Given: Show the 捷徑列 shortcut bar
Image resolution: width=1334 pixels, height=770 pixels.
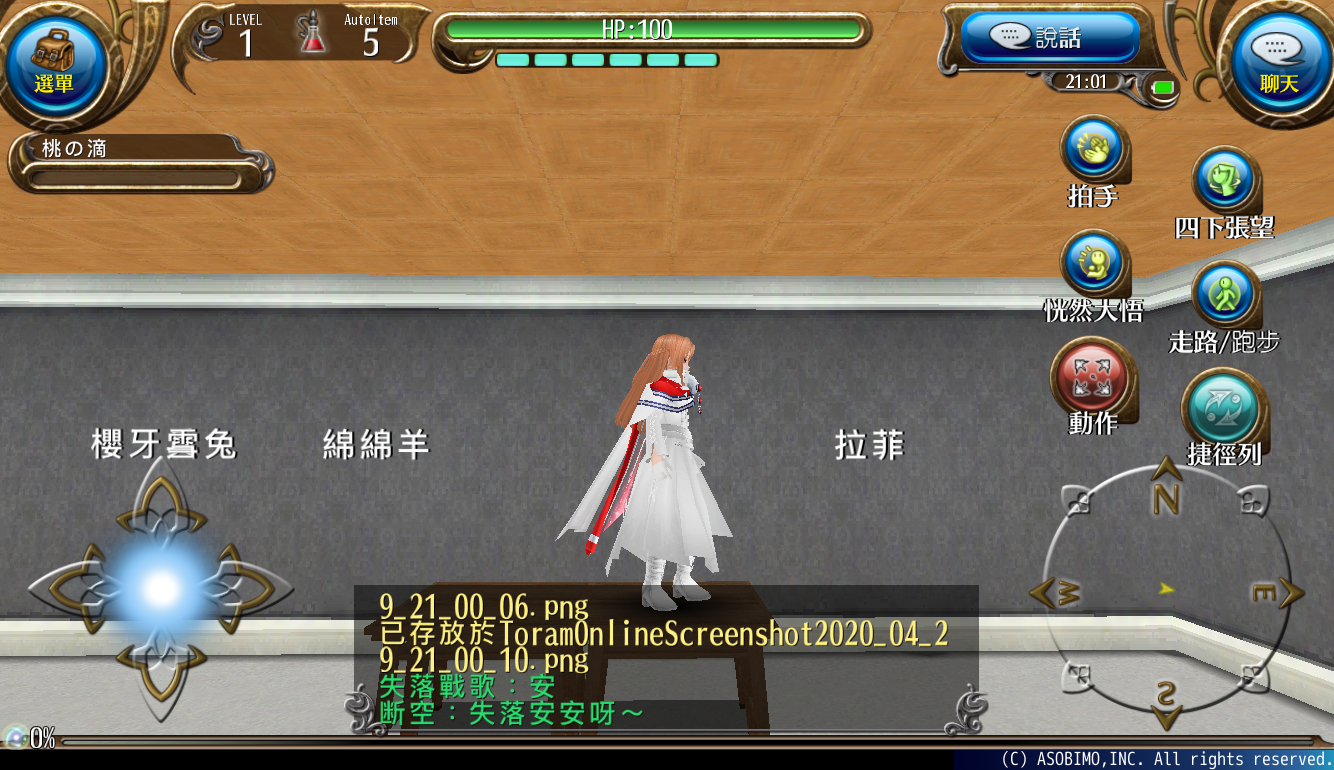Looking at the screenshot, I should [x=1224, y=408].
